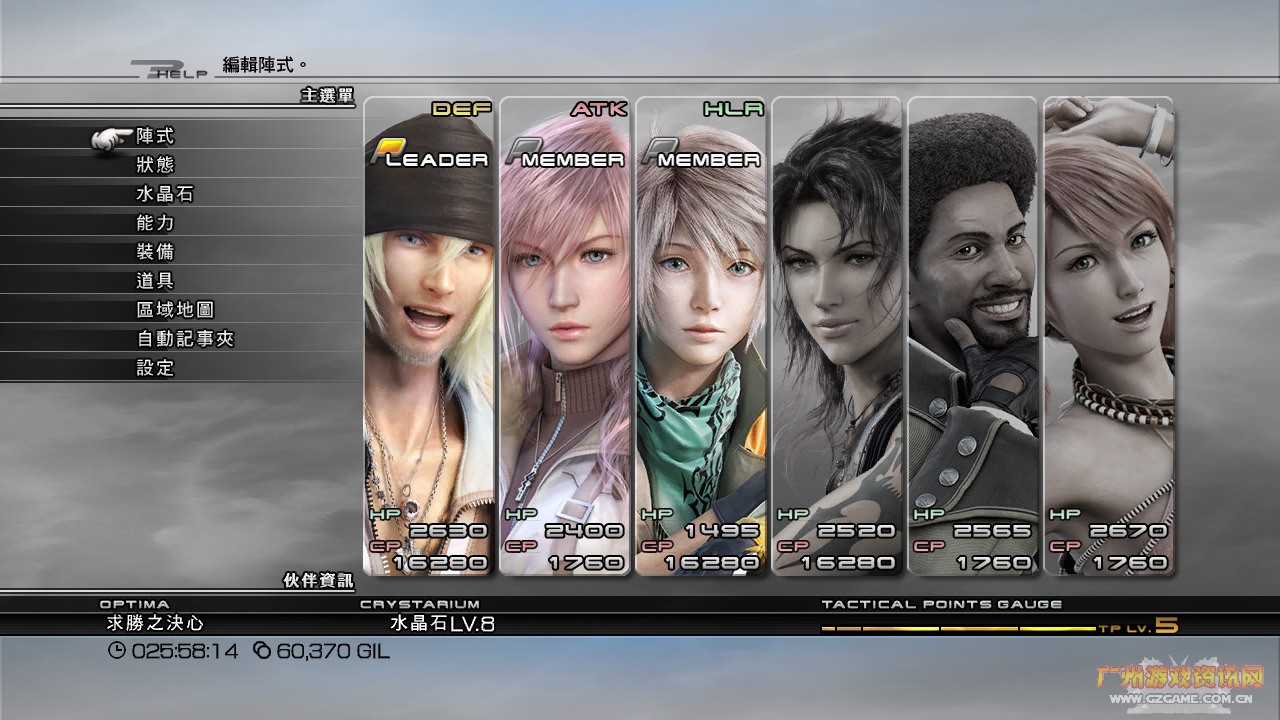
Task: Select the 道具 items menu
Action: pos(155,281)
